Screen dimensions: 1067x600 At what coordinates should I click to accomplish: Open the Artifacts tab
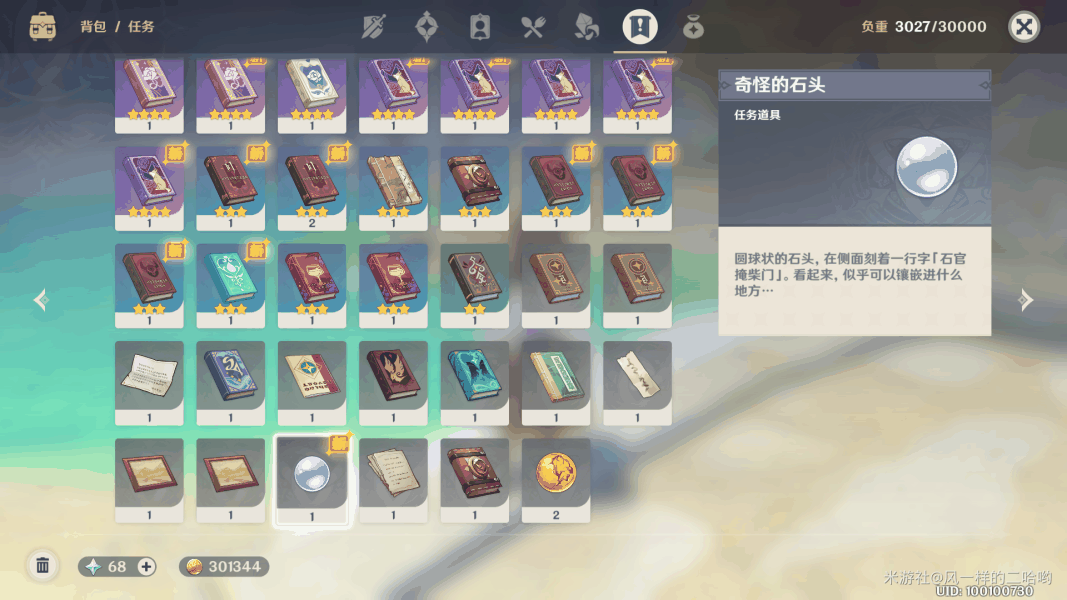point(427,27)
